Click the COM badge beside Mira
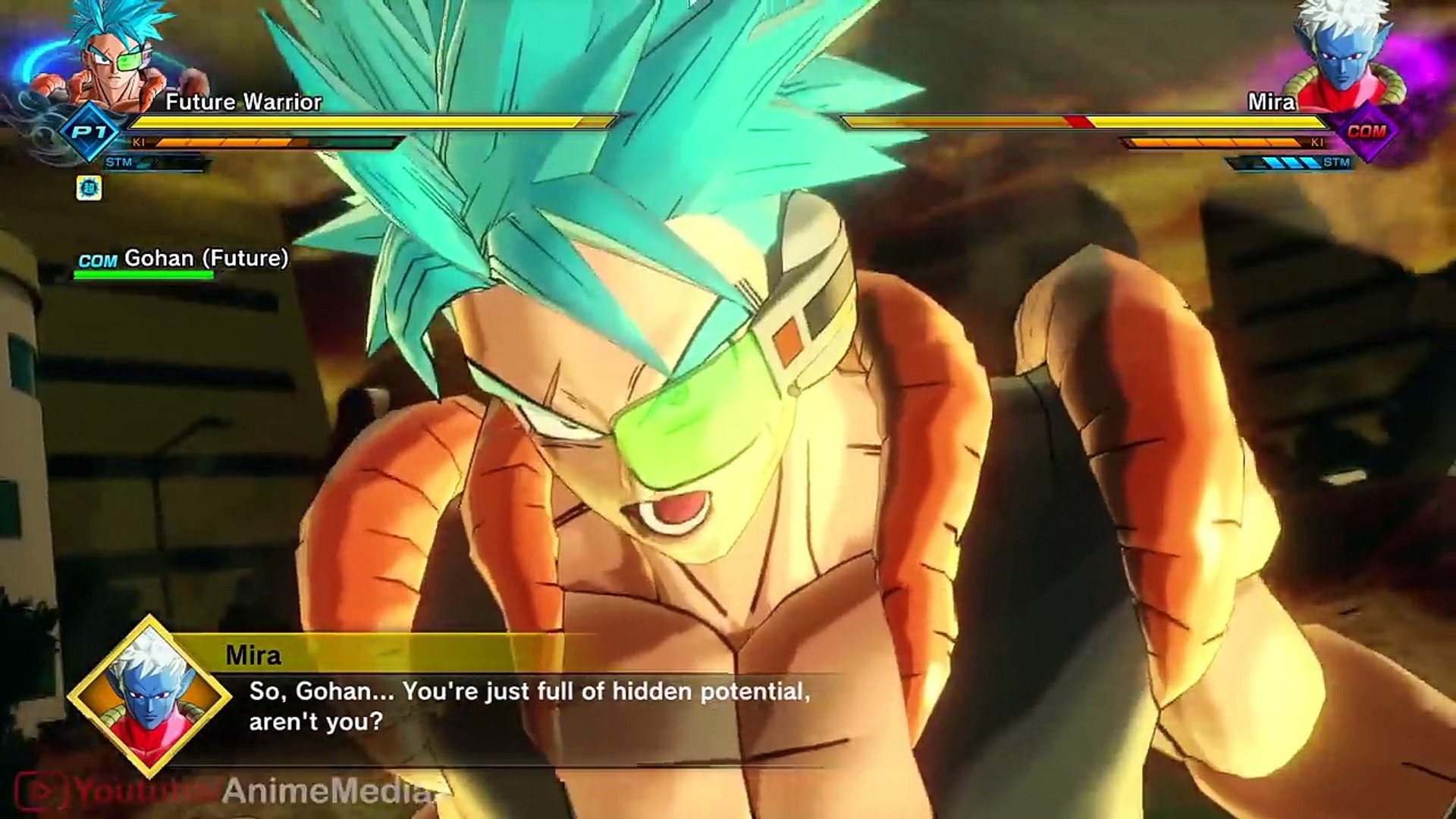 tap(1366, 131)
